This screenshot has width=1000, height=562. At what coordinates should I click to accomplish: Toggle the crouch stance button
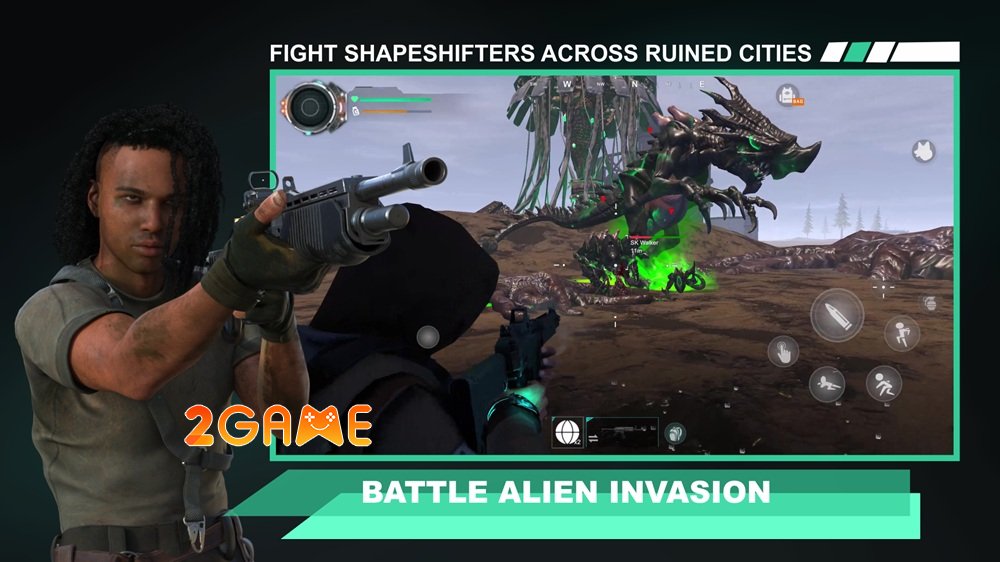(883, 383)
